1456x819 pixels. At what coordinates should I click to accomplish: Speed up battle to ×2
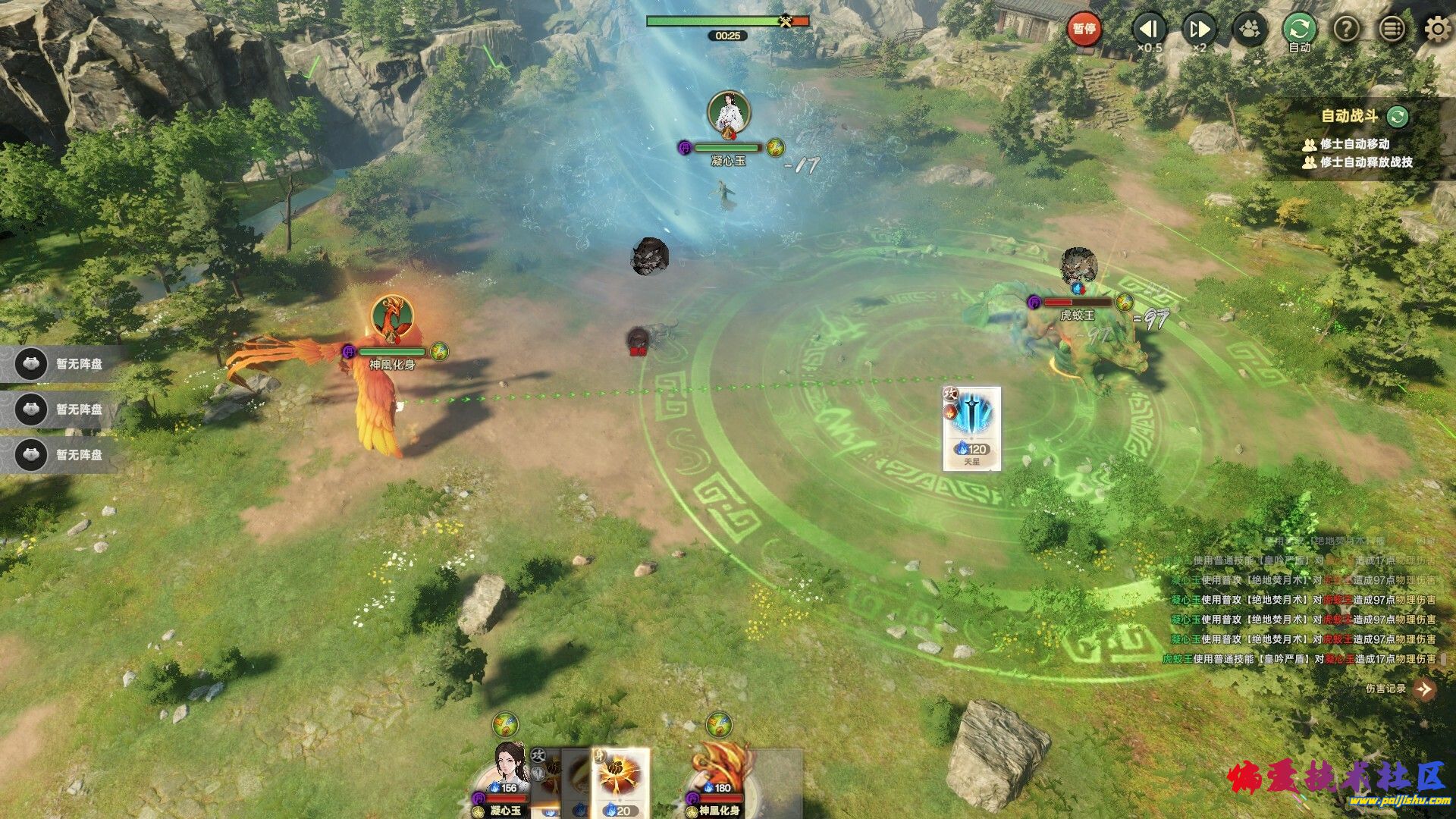(x=1199, y=30)
